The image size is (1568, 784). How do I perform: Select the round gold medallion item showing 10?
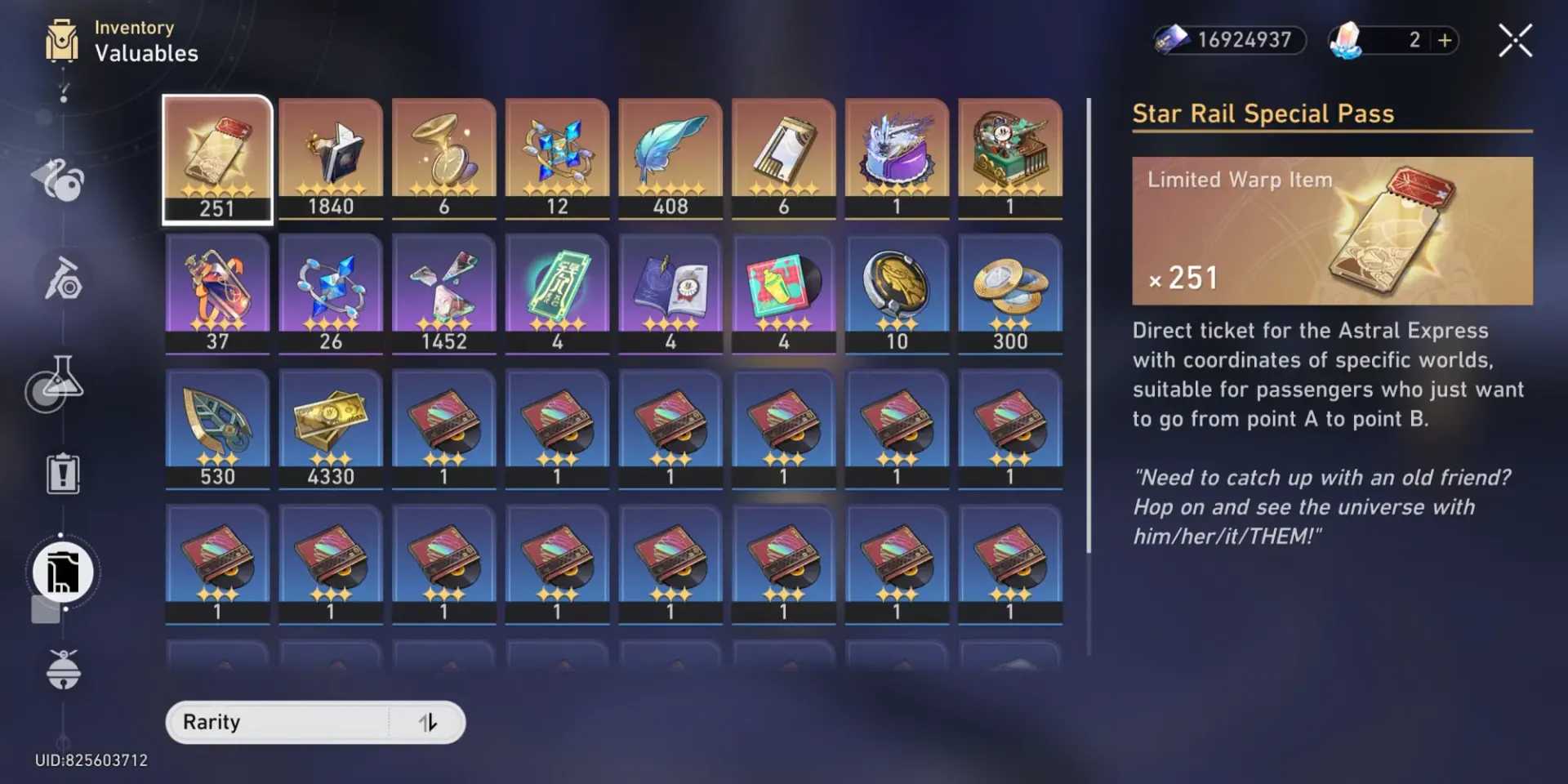pyautogui.click(x=897, y=294)
